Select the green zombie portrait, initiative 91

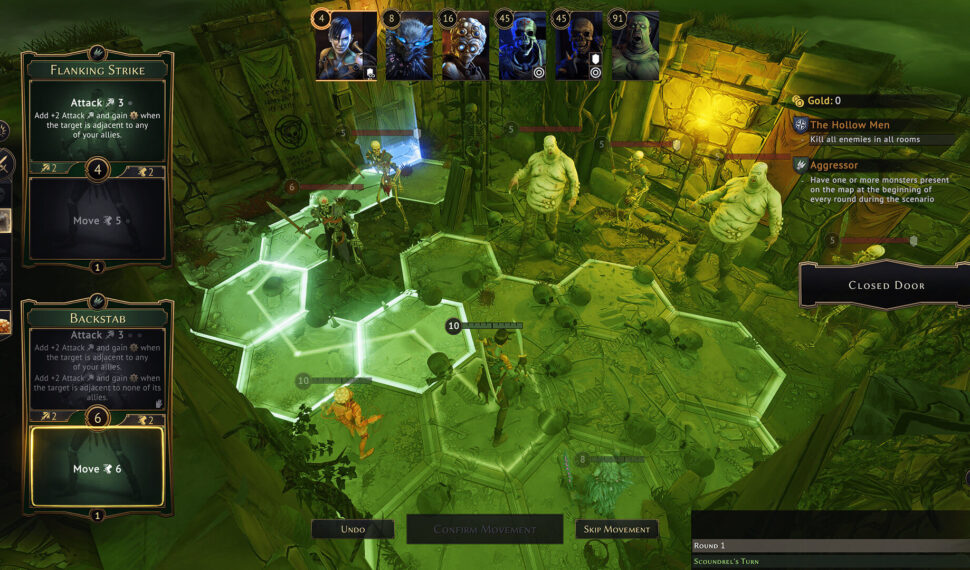pos(635,46)
